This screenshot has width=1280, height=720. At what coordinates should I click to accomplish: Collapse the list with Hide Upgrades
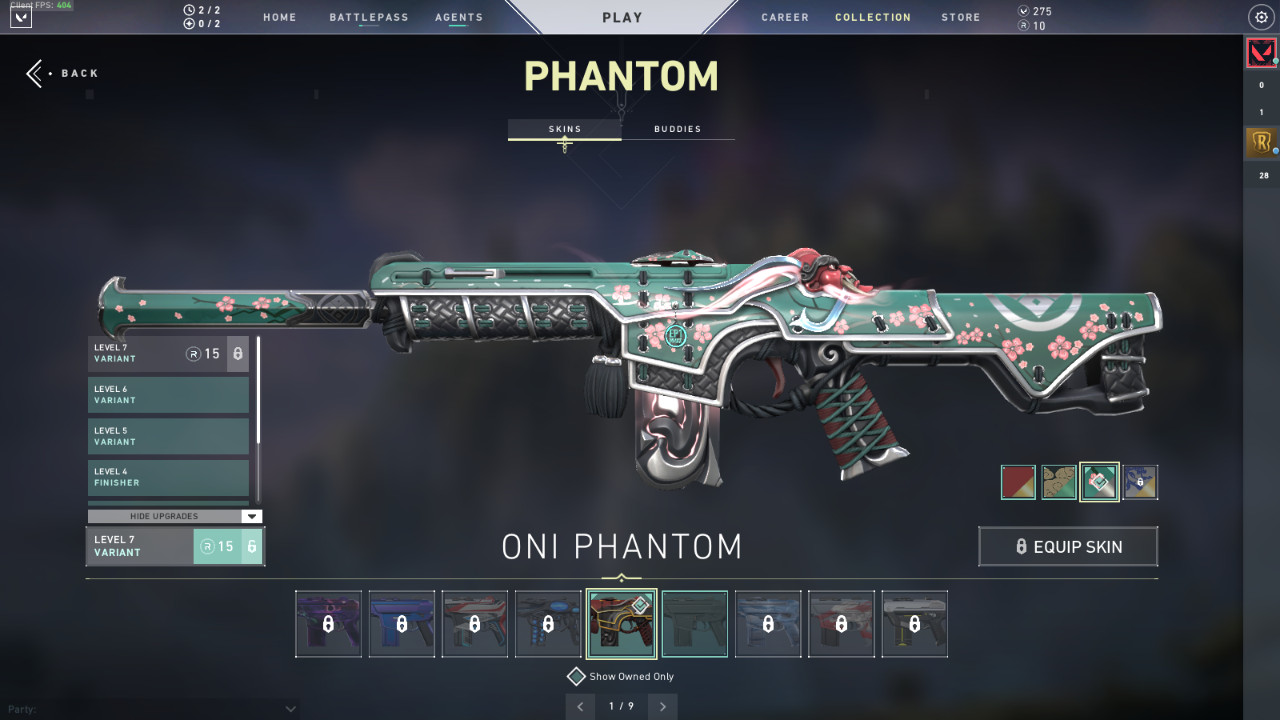[x=175, y=516]
